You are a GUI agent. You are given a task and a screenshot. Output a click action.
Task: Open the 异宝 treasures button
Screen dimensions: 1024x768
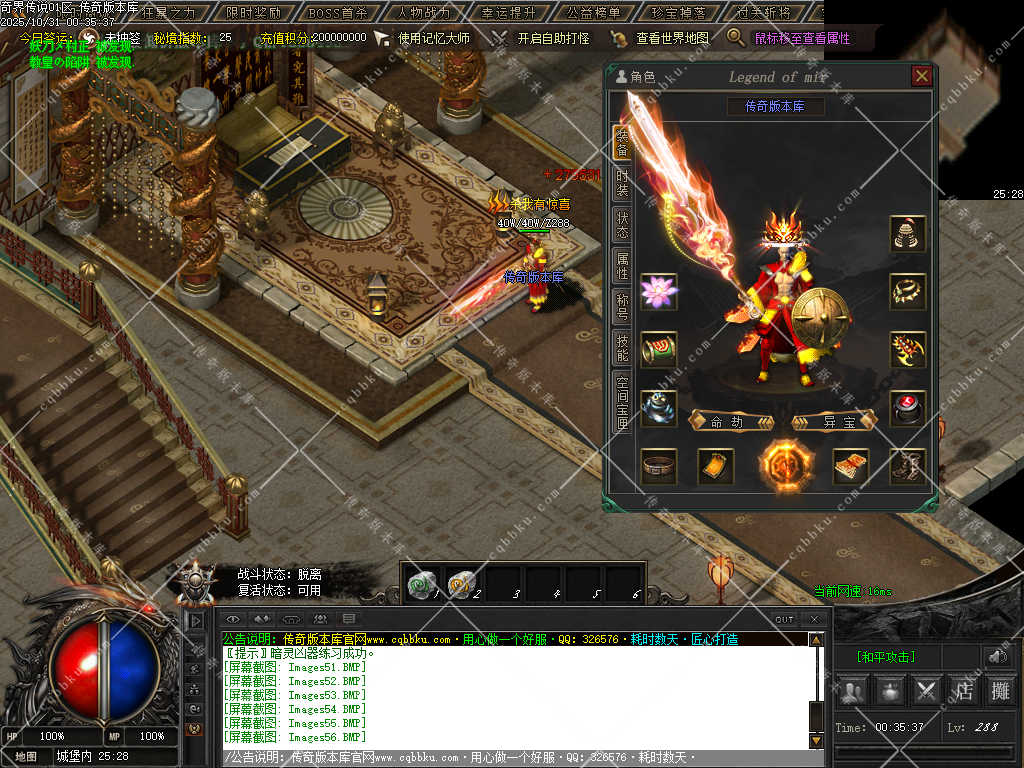click(x=834, y=421)
